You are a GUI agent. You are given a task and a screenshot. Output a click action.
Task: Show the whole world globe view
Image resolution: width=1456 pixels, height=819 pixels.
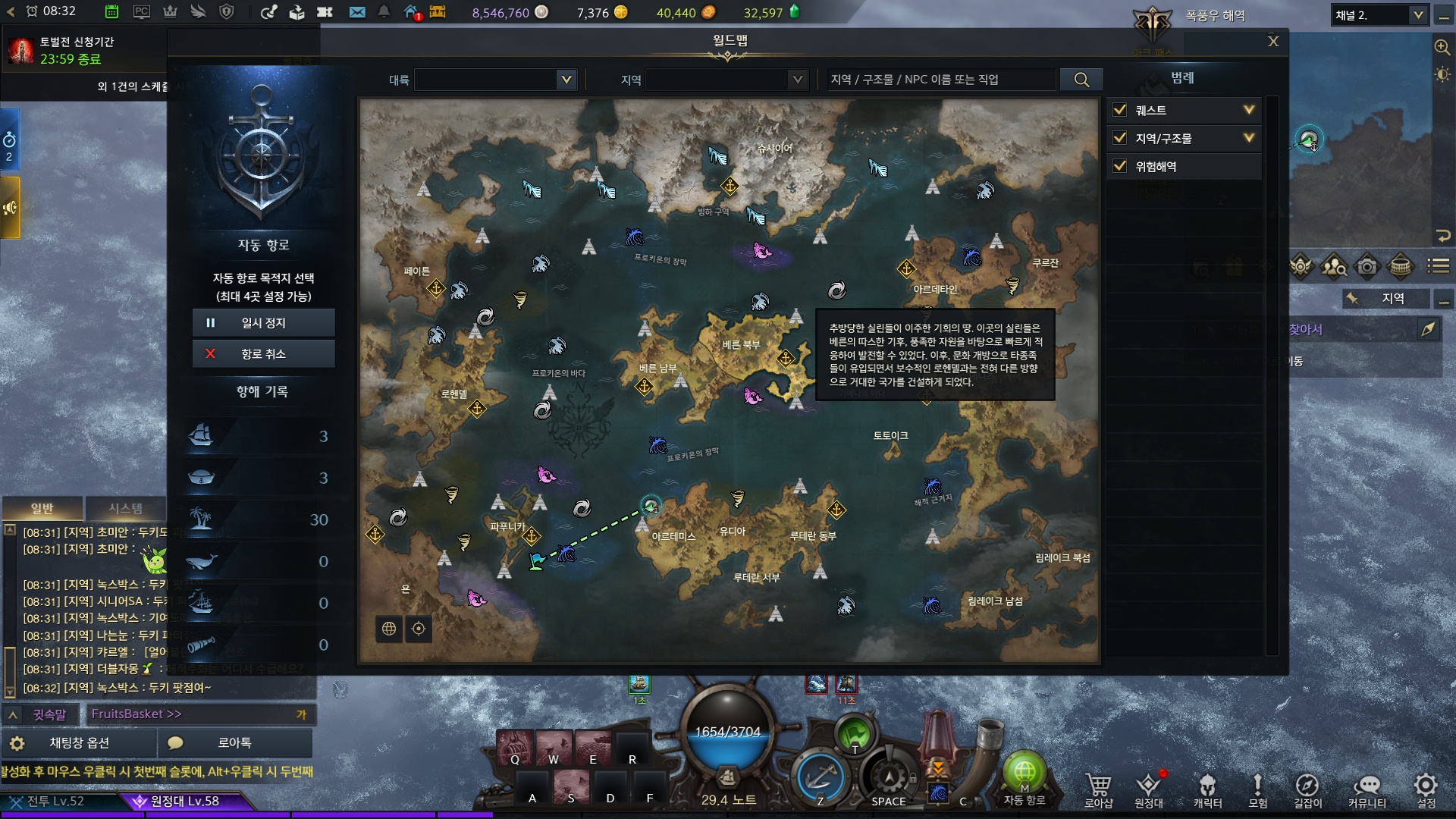[389, 629]
